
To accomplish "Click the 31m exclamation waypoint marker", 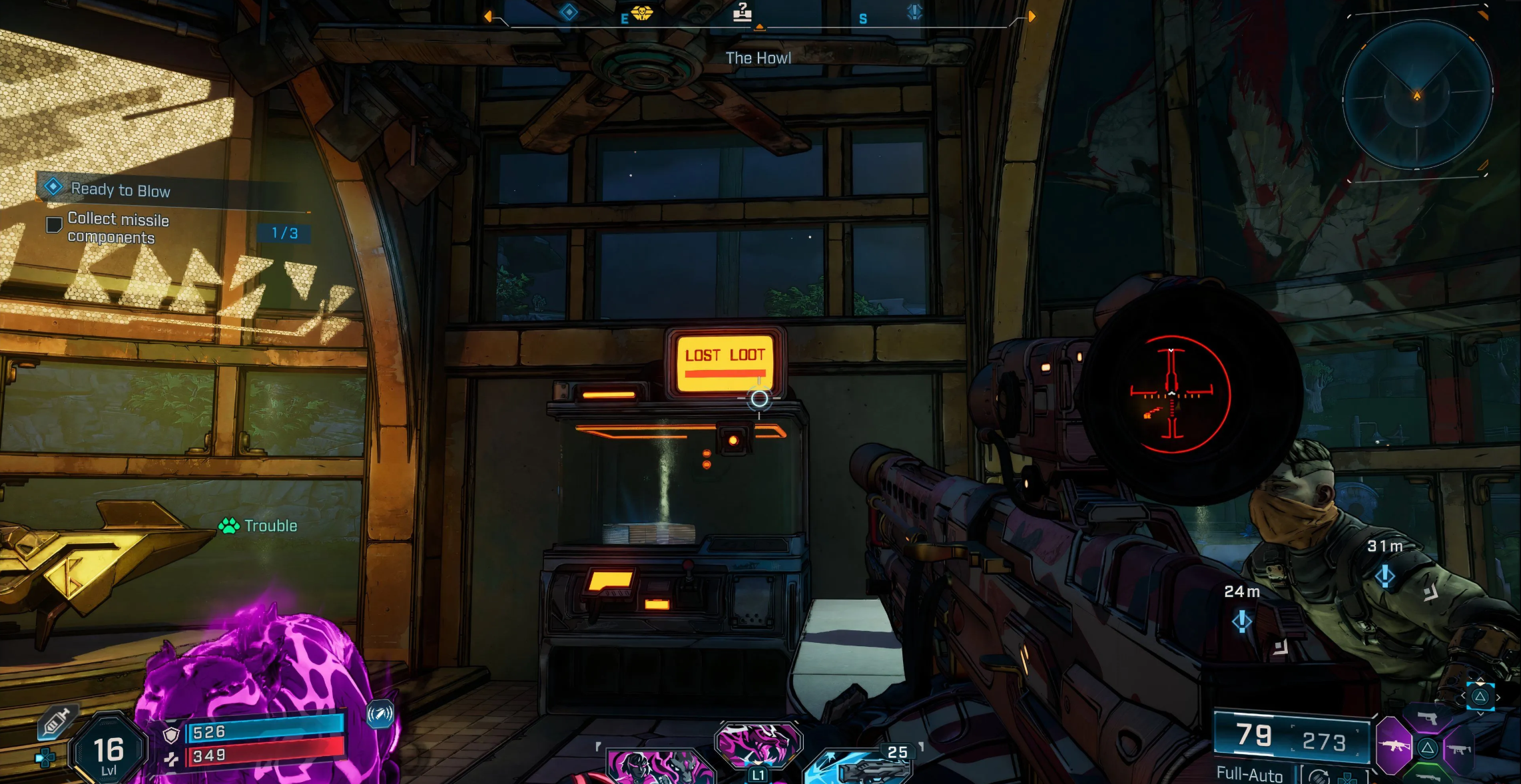I will (x=1385, y=576).
